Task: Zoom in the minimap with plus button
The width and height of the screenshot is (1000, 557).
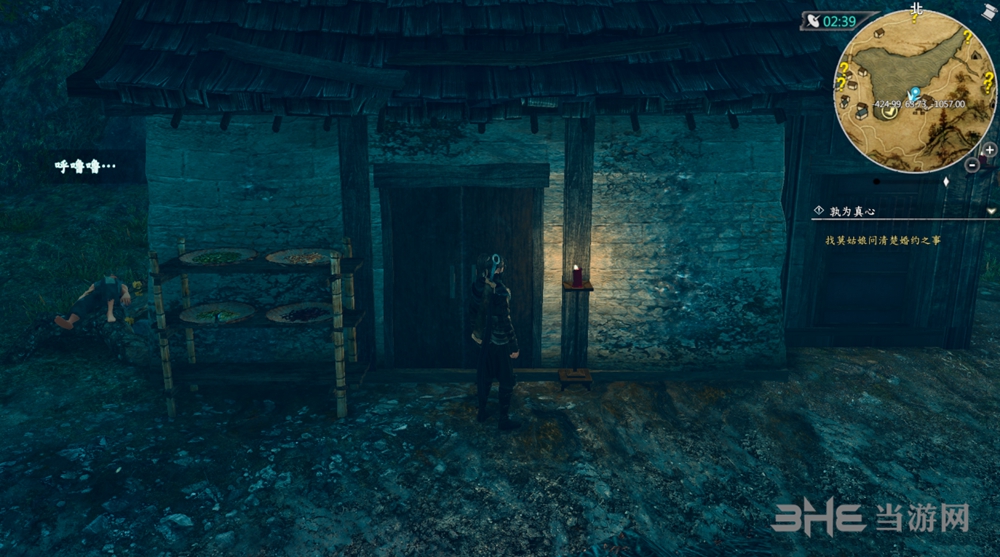Action: click(x=989, y=150)
